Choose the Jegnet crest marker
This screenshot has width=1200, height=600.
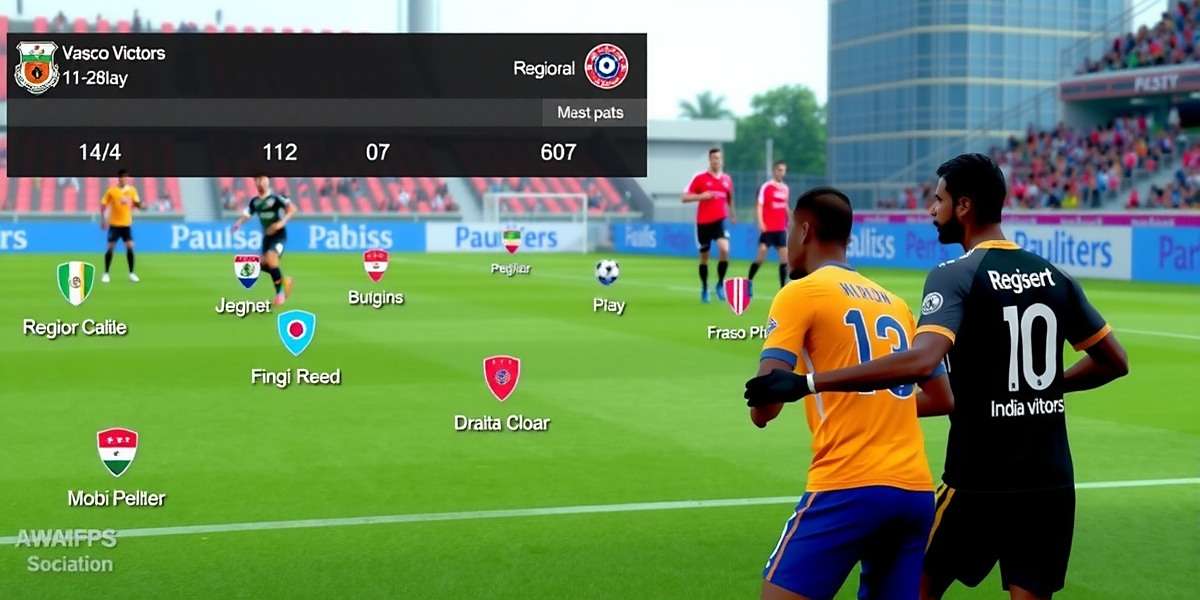[247, 270]
